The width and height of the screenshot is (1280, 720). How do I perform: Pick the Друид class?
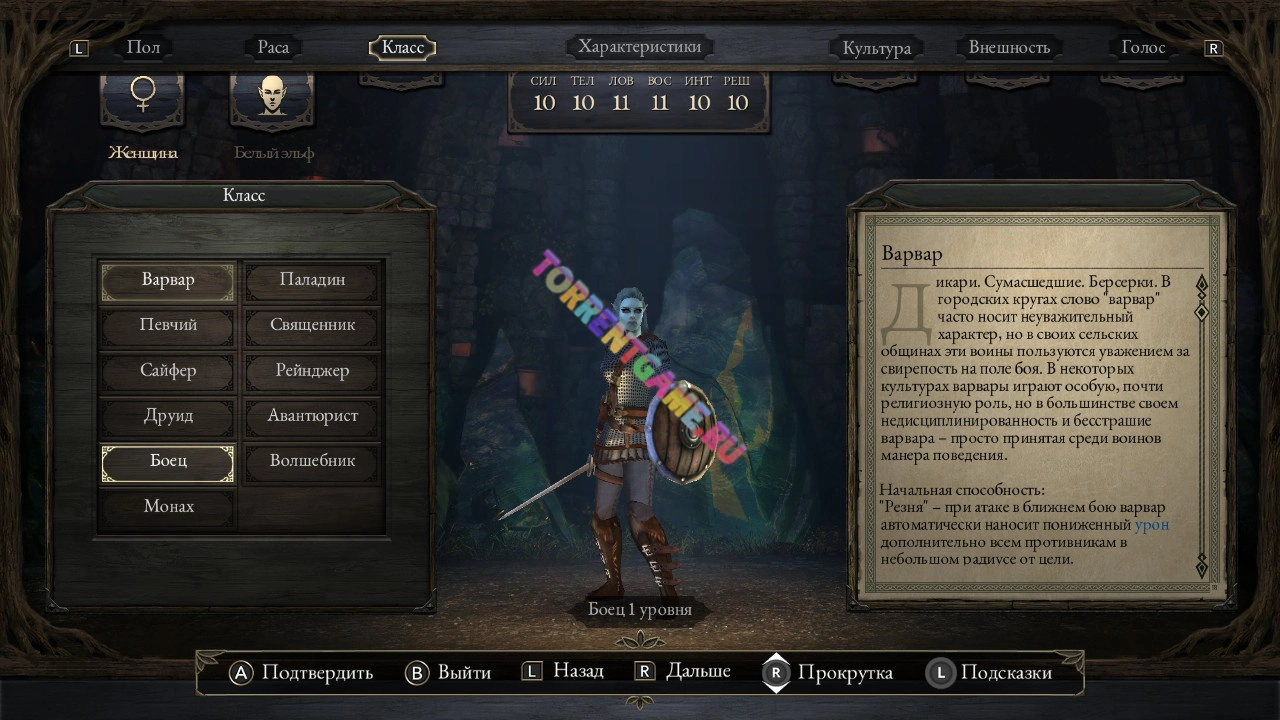pos(168,416)
